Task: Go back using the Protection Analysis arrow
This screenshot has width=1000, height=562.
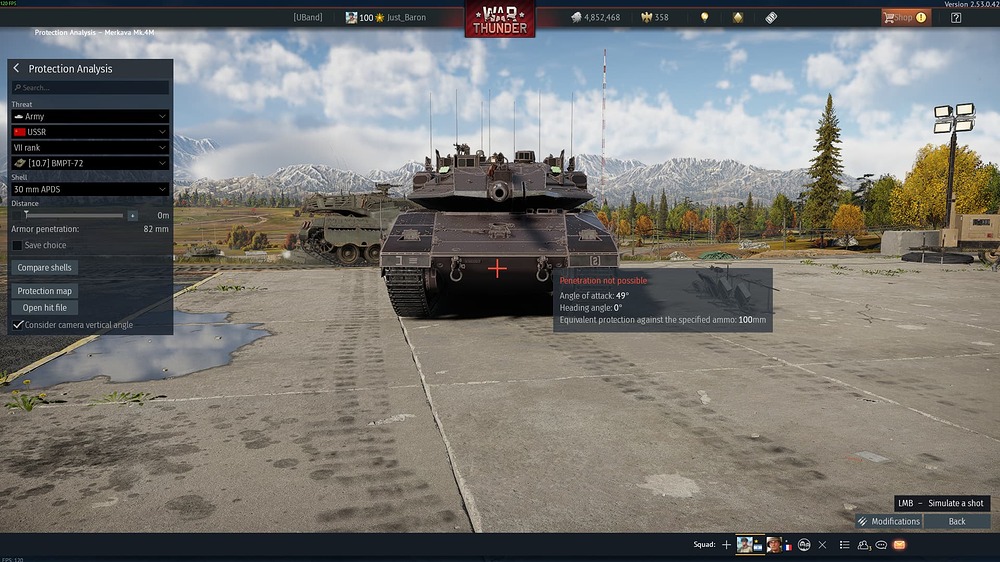Action: [x=17, y=69]
